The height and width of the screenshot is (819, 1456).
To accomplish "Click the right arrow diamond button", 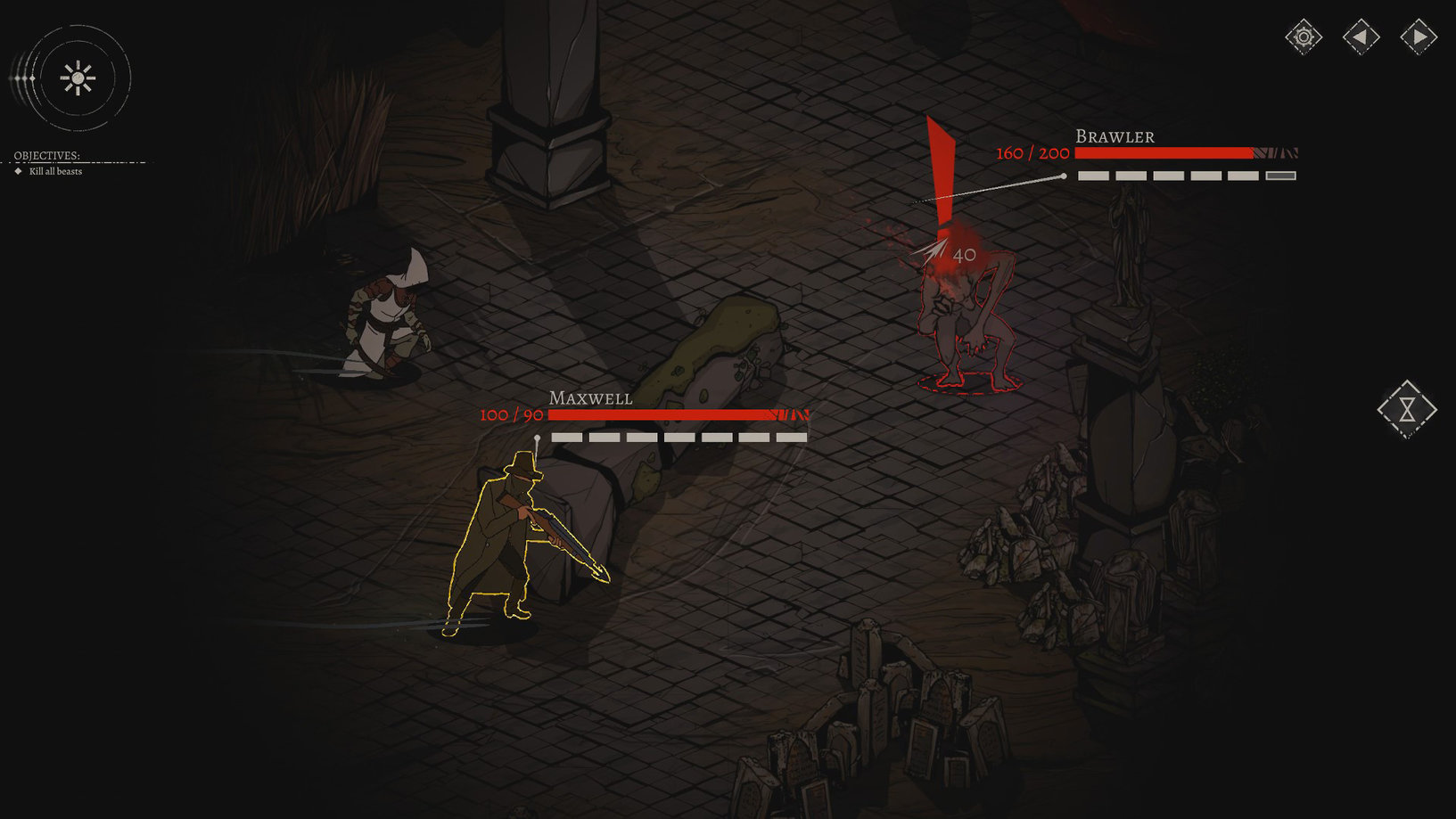I will [1418, 37].
